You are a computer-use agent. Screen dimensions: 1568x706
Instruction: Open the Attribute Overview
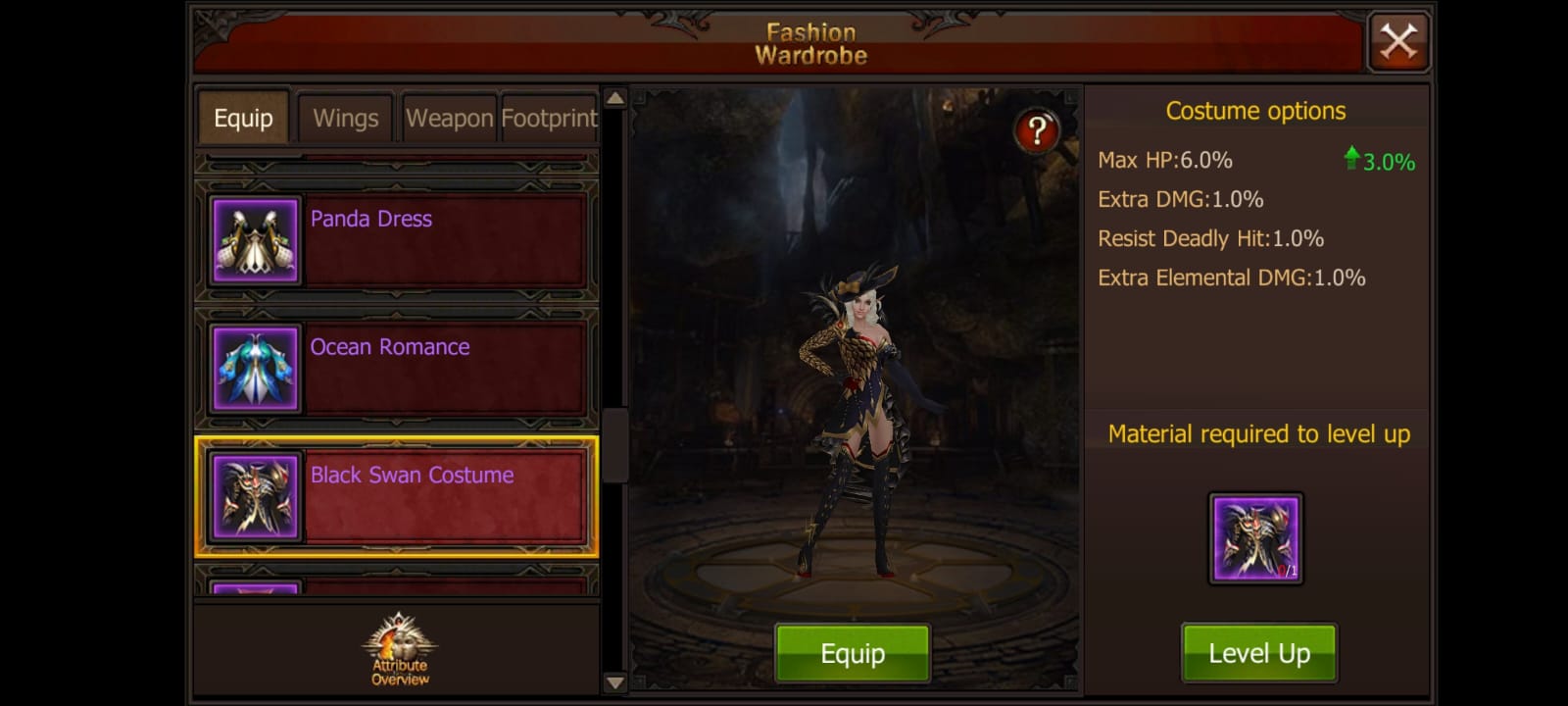coord(399,649)
